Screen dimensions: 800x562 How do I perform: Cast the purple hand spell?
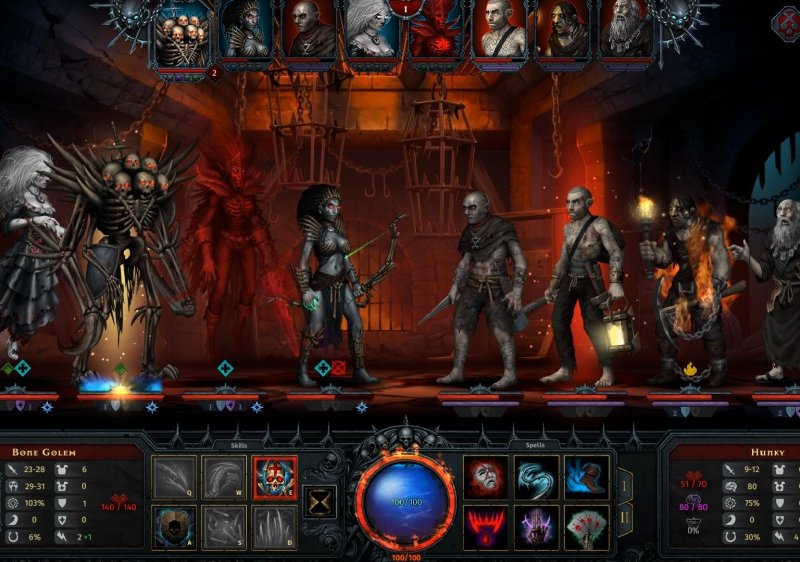(x=537, y=526)
